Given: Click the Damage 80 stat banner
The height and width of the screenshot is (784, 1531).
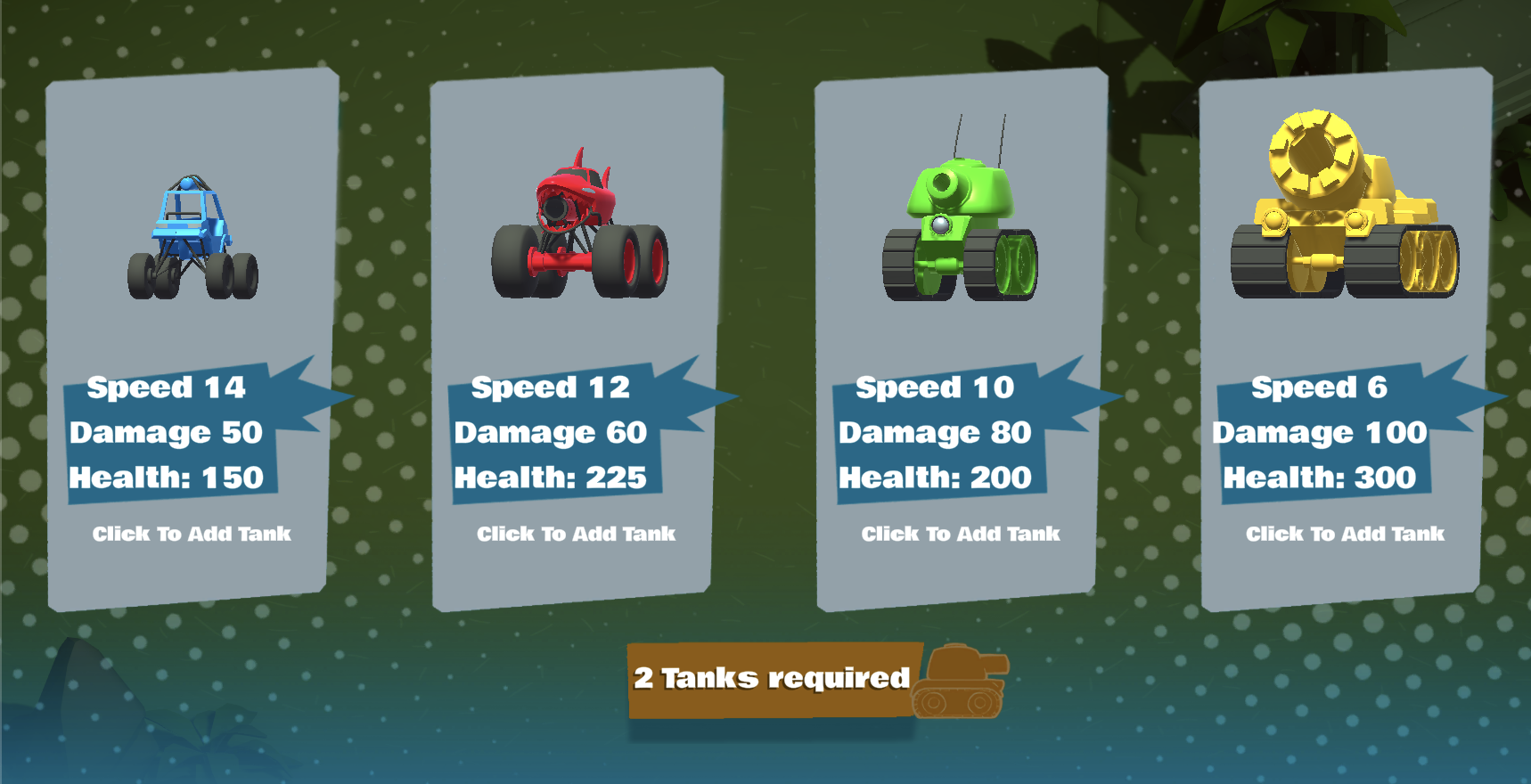Looking at the screenshot, I should point(935,432).
